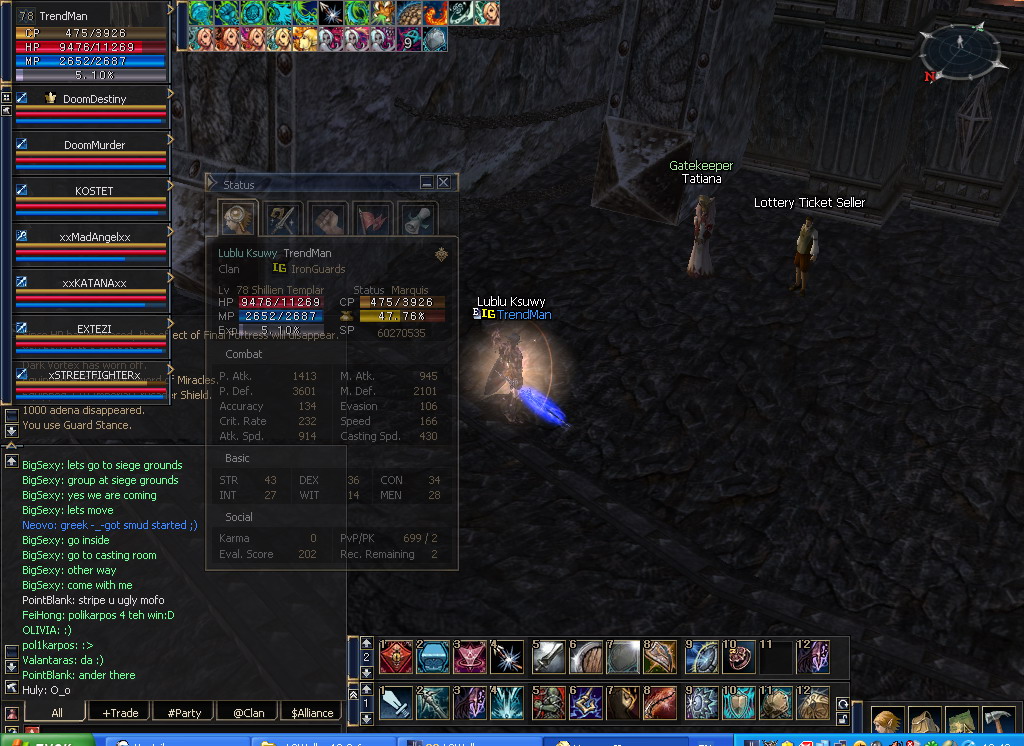This screenshot has width=1024, height=746.
Task: Show the scroll tab in Status
Action: [x=417, y=218]
